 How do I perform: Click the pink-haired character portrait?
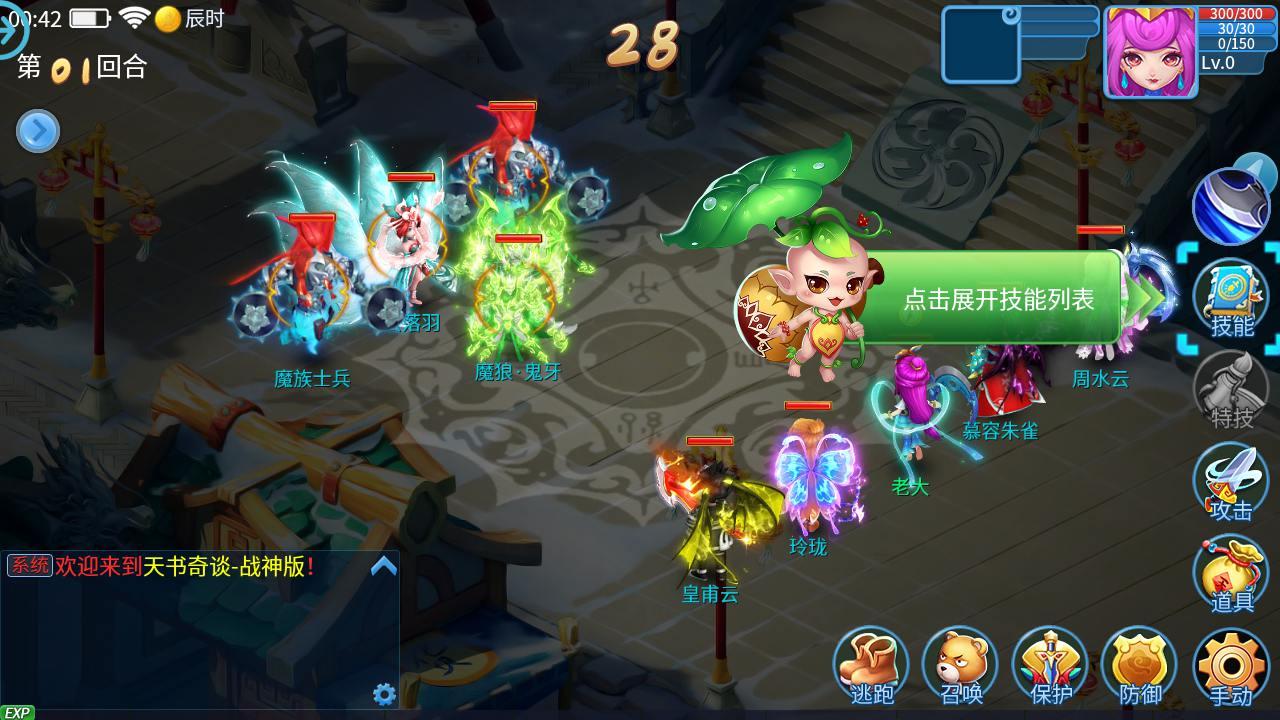point(1150,52)
